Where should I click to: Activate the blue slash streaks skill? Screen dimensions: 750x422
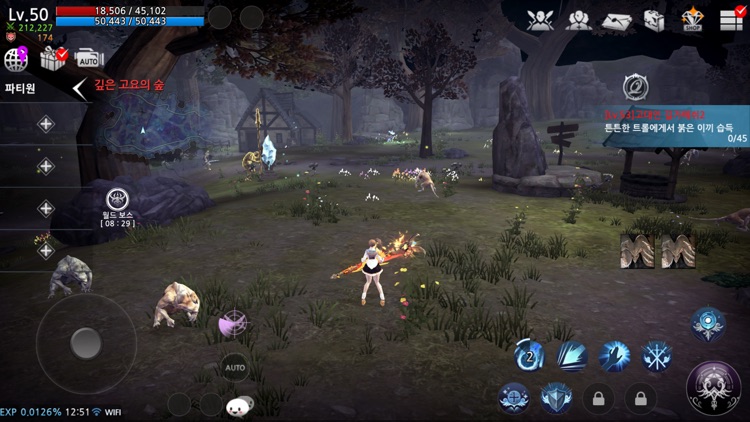point(571,355)
